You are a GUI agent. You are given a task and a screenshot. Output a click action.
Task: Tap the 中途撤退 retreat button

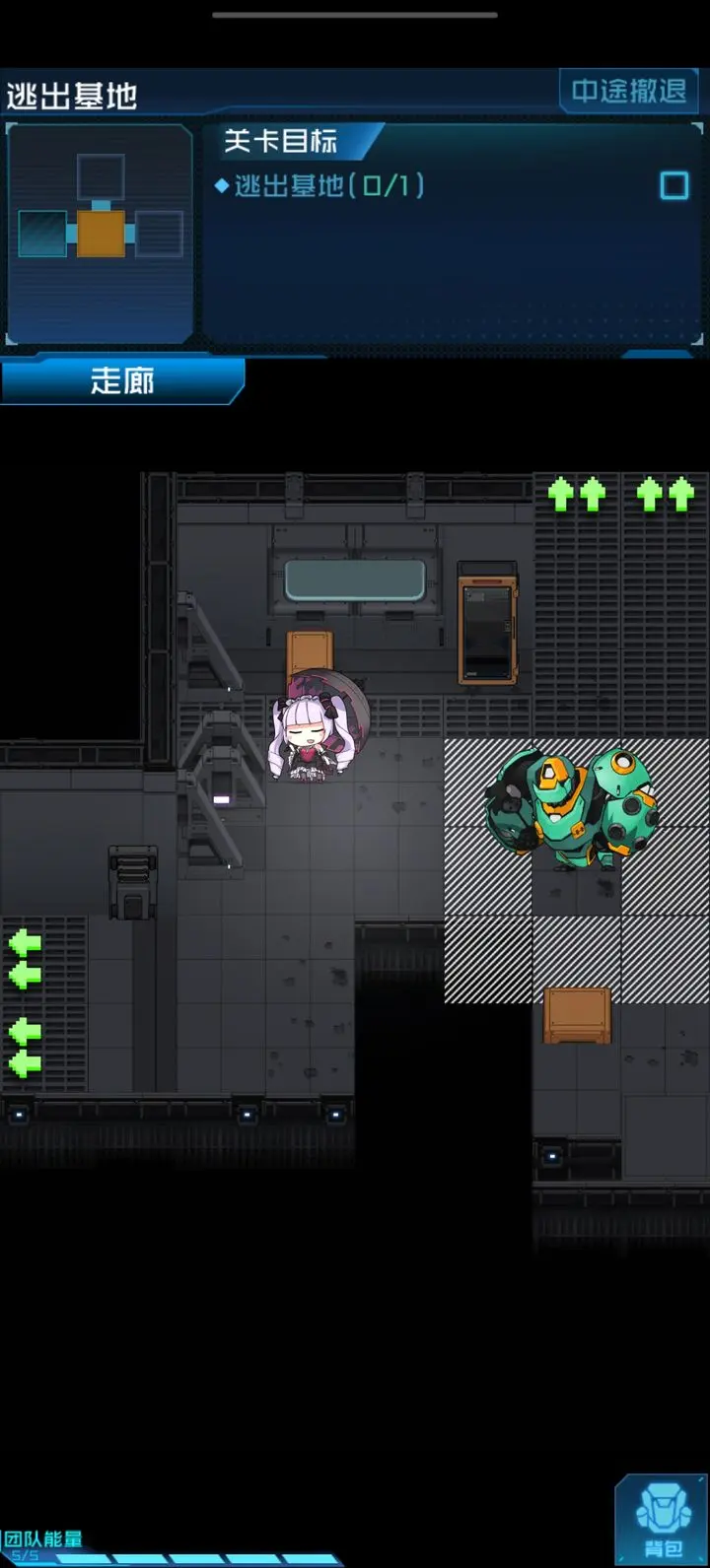pos(629,92)
